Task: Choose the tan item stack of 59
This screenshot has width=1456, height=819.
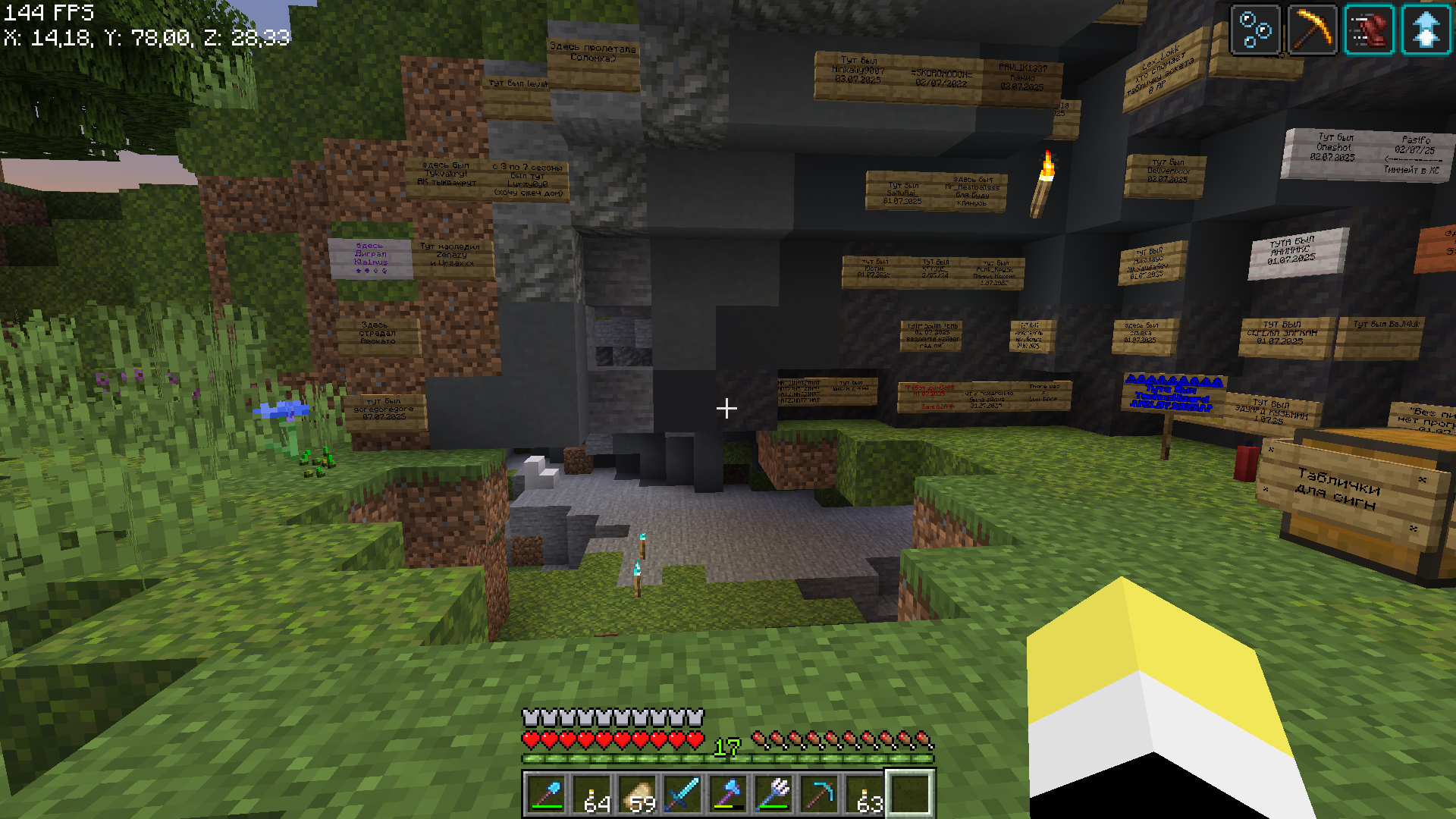Action: (638, 794)
